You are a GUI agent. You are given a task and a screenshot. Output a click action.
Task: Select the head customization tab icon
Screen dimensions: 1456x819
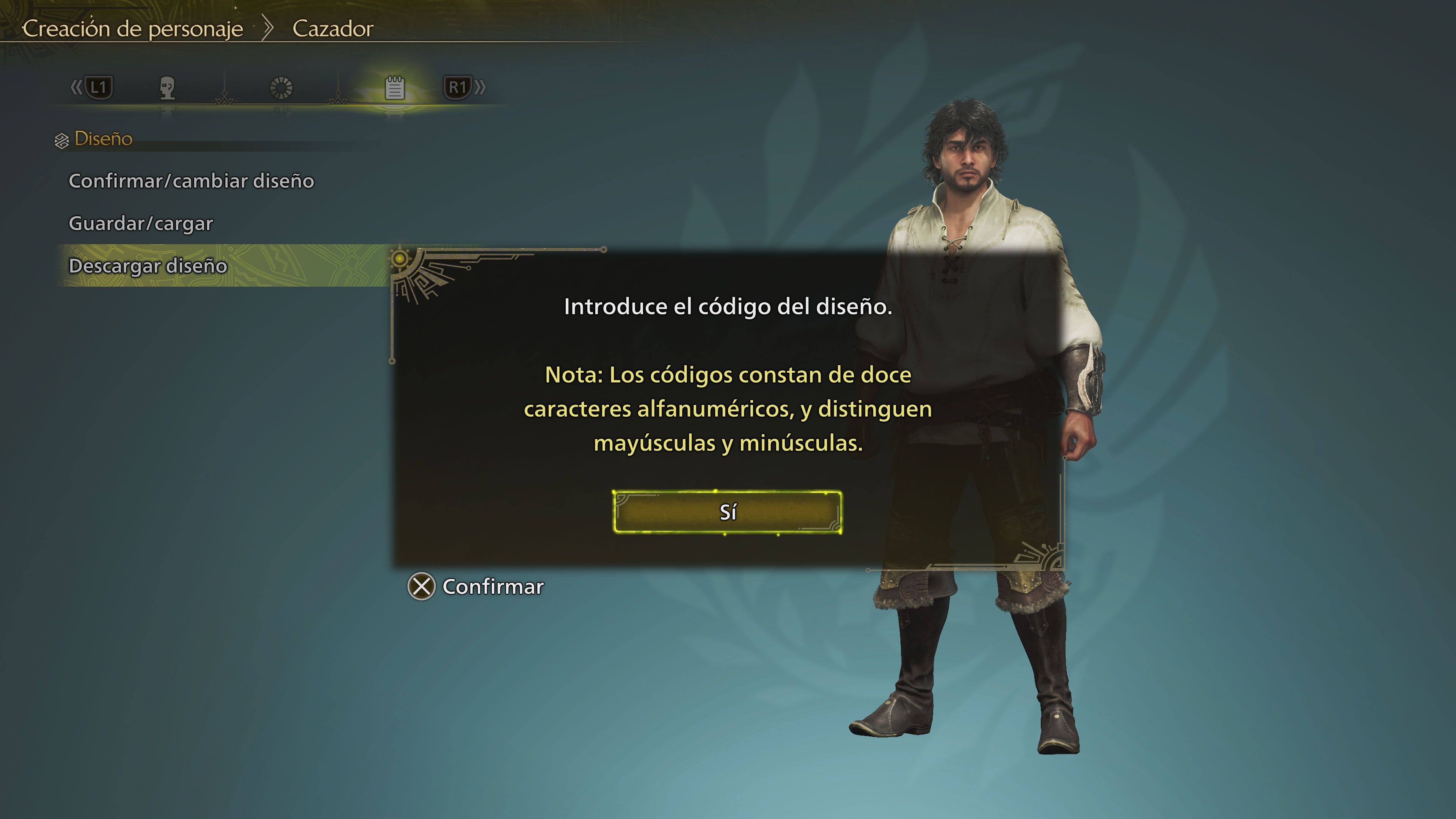coord(167,88)
